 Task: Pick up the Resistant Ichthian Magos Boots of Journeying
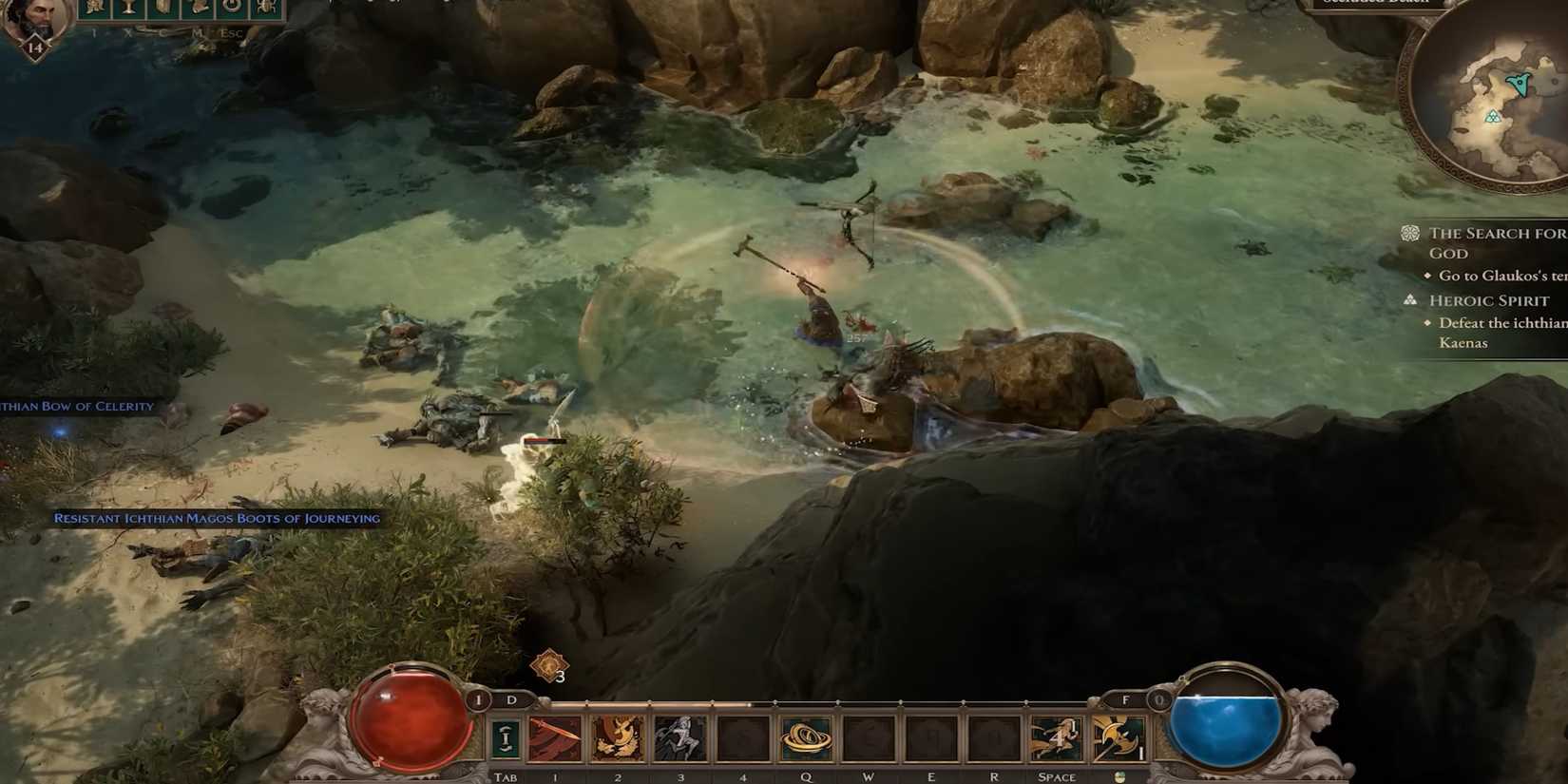(x=216, y=519)
